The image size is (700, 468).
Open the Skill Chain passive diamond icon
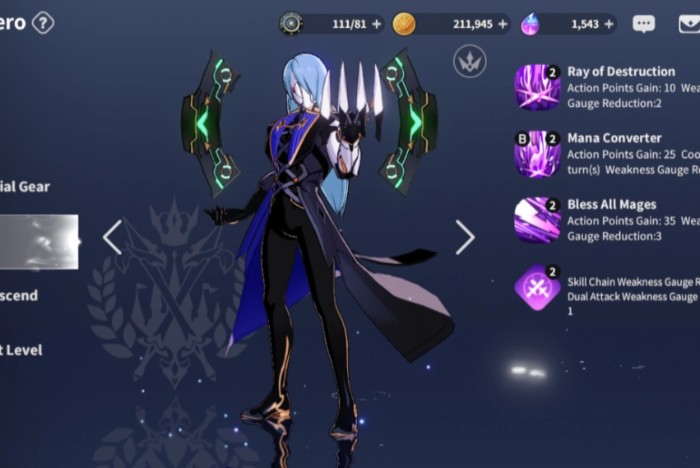[538, 288]
